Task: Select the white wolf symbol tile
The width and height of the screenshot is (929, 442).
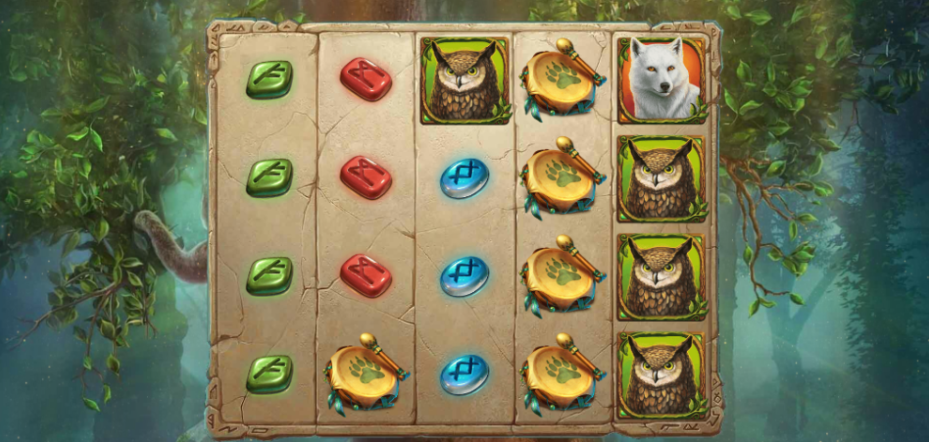Action: 660,80
